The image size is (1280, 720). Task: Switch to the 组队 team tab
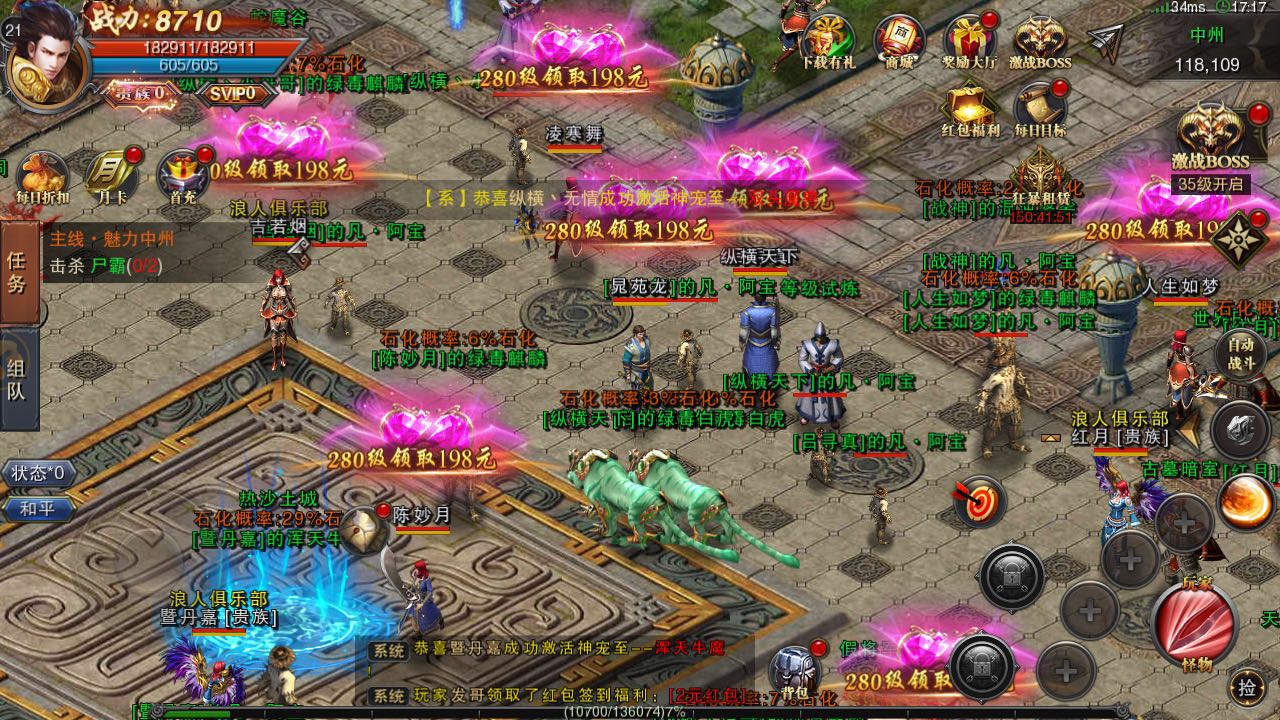(x=18, y=370)
